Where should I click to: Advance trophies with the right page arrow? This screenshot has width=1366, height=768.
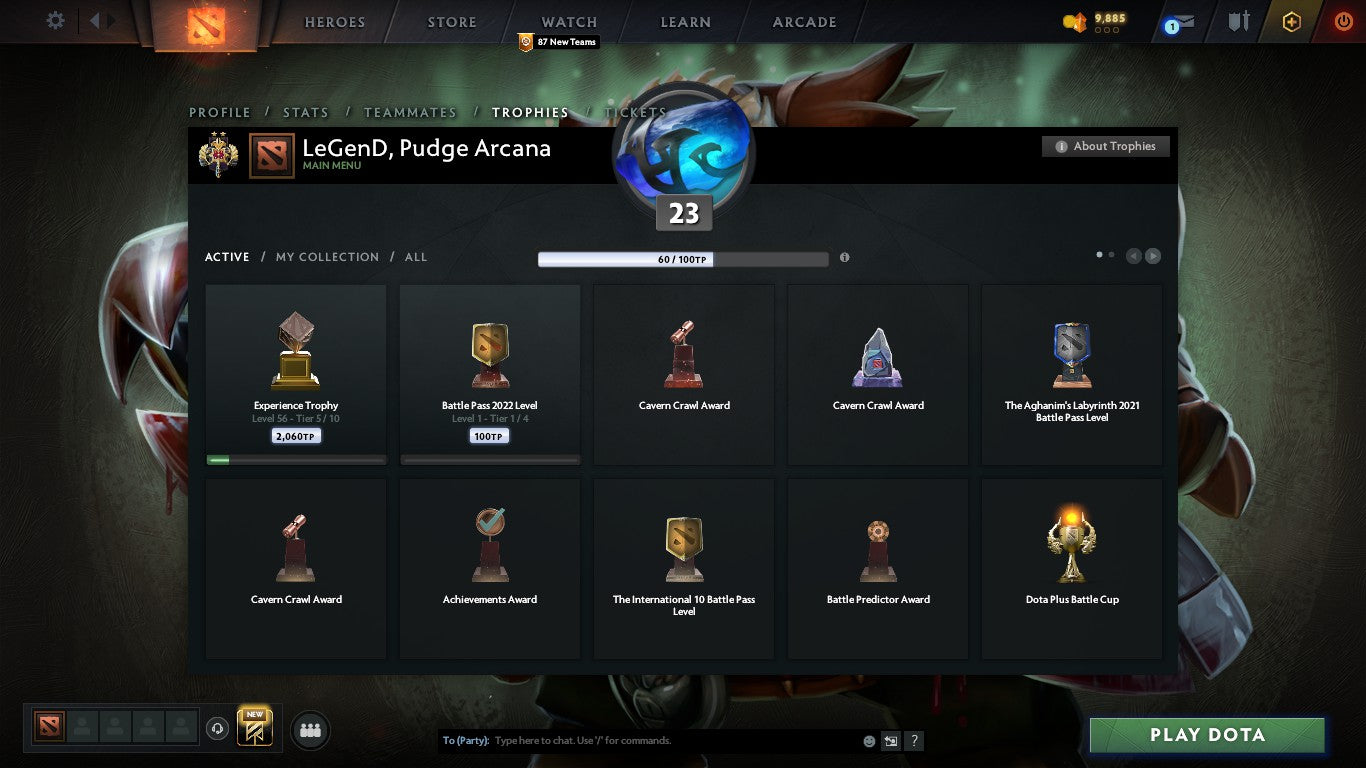[x=1152, y=256]
